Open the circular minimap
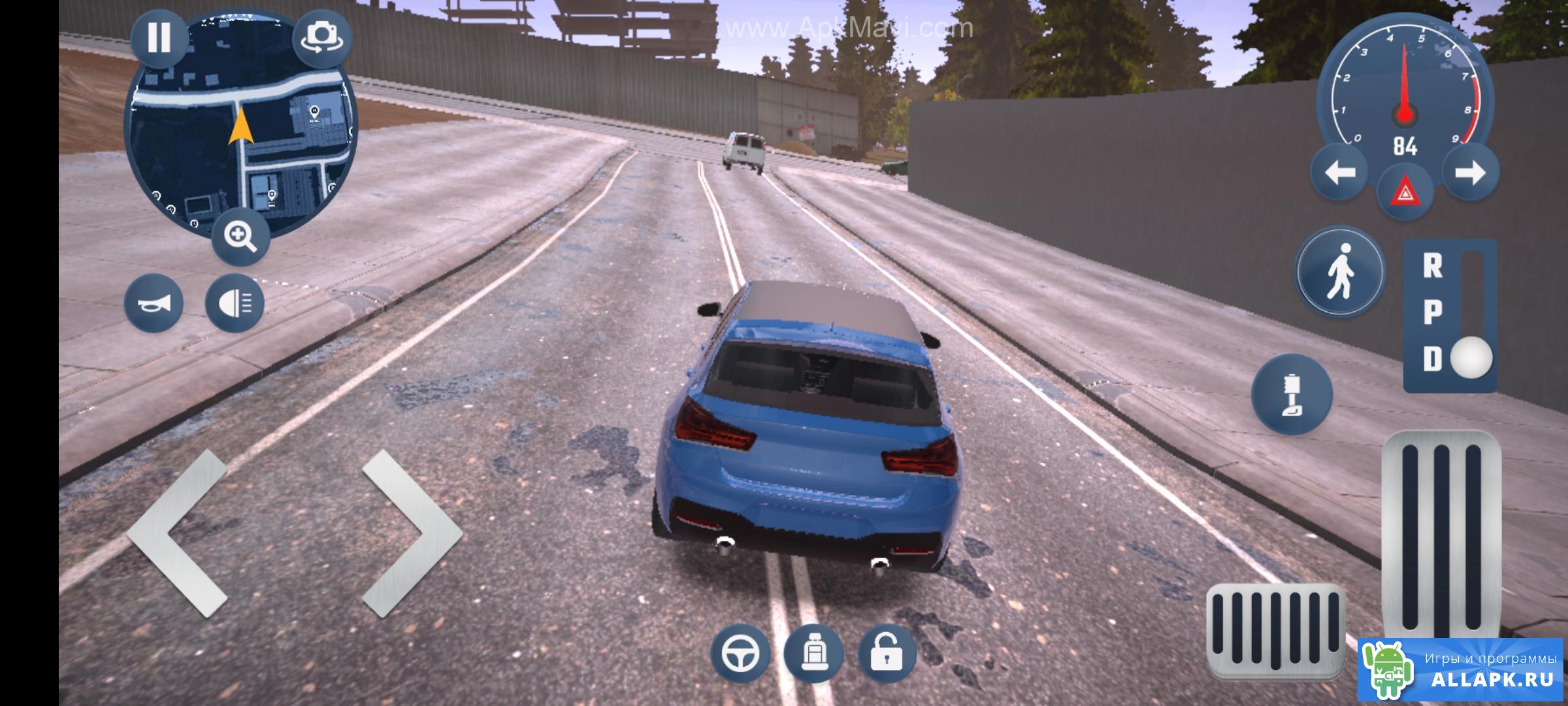The height and width of the screenshot is (706, 1568). coord(240,131)
